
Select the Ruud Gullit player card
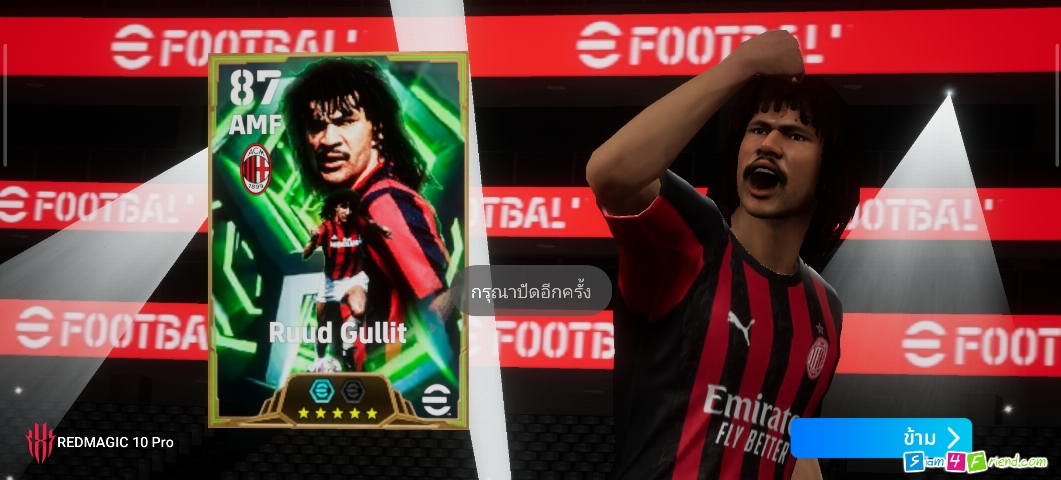pos(338,240)
